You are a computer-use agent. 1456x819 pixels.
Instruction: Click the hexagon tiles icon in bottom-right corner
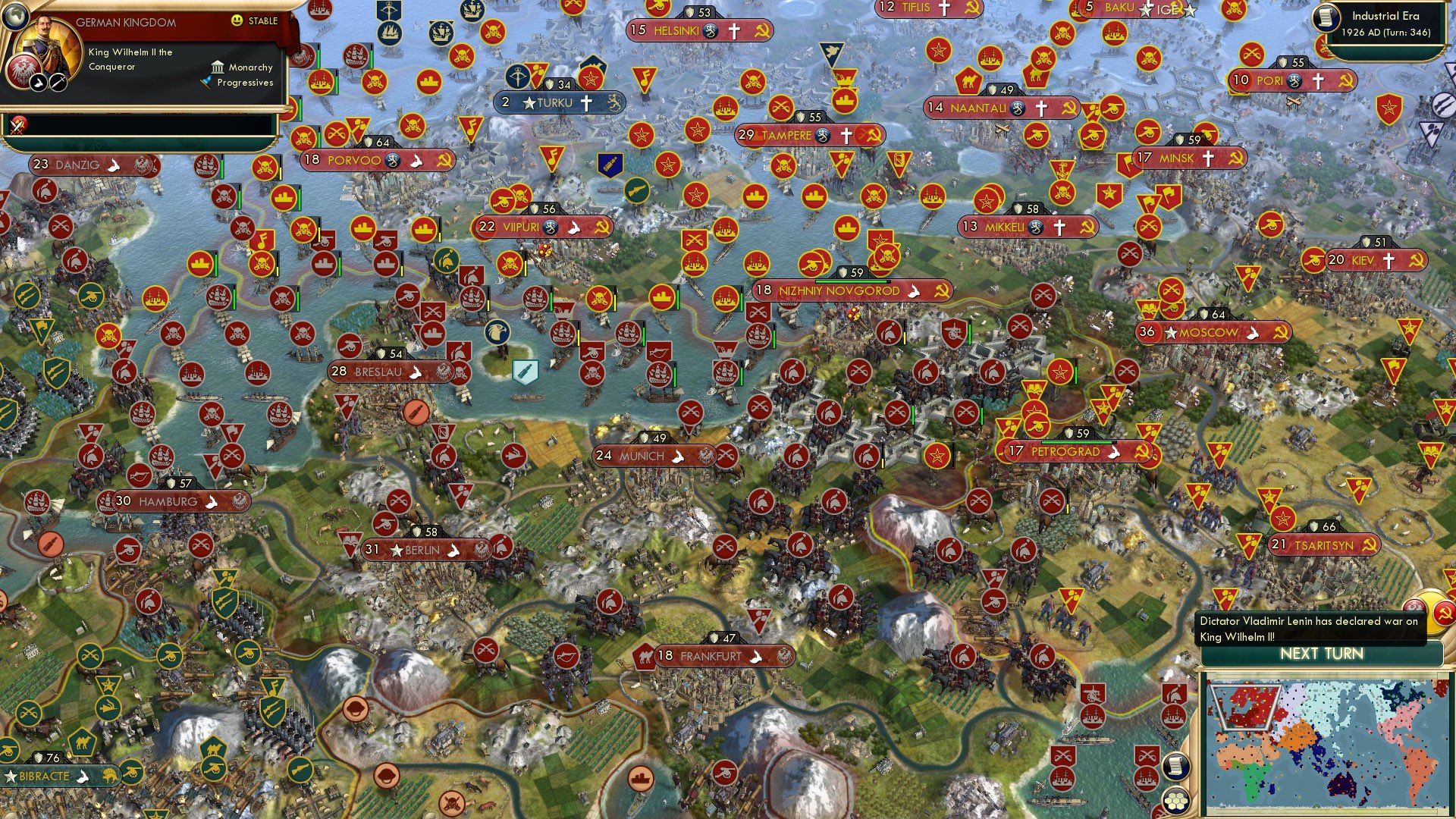coord(1176,801)
